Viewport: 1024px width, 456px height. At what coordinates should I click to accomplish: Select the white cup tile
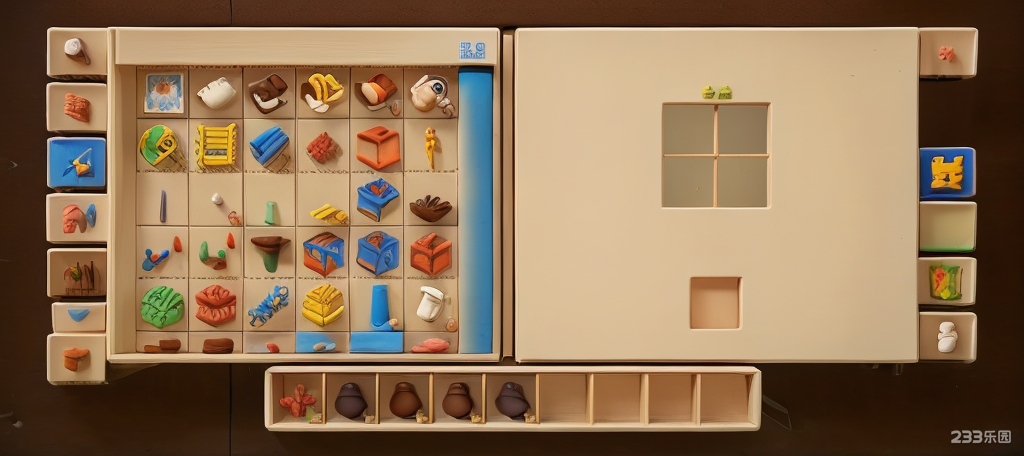tap(430, 303)
